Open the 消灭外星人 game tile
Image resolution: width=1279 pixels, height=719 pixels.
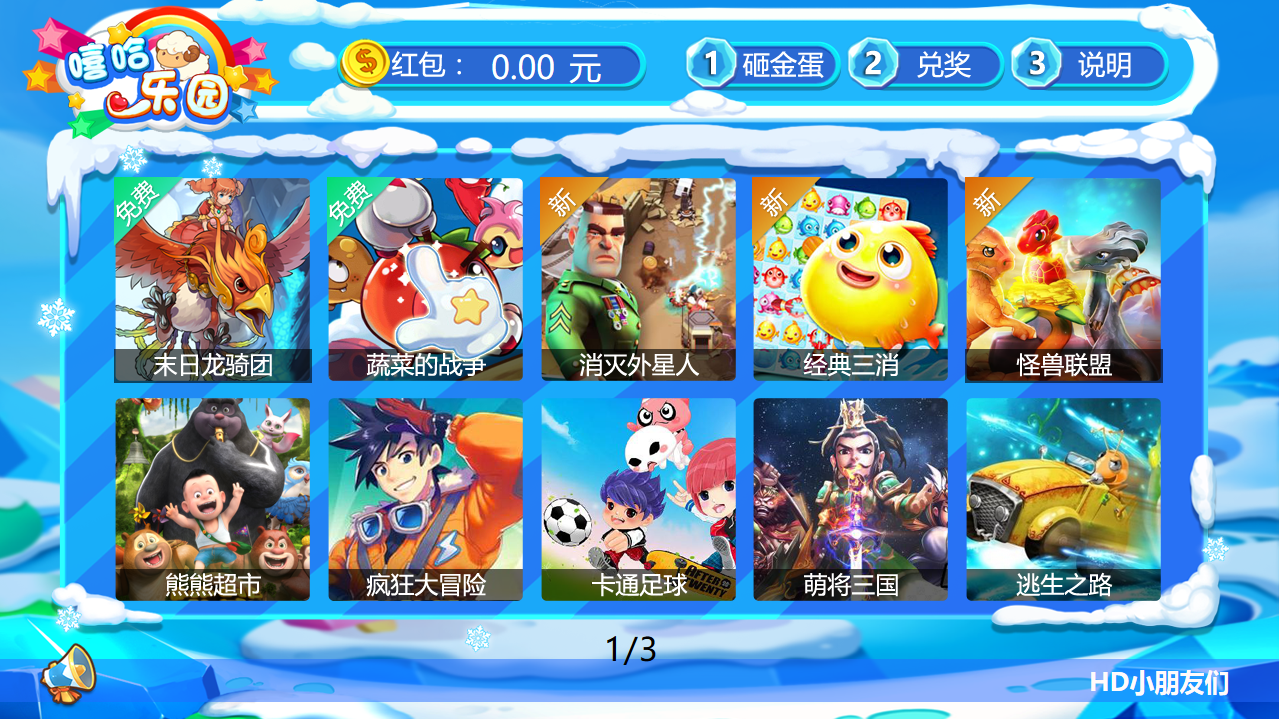[x=638, y=279]
